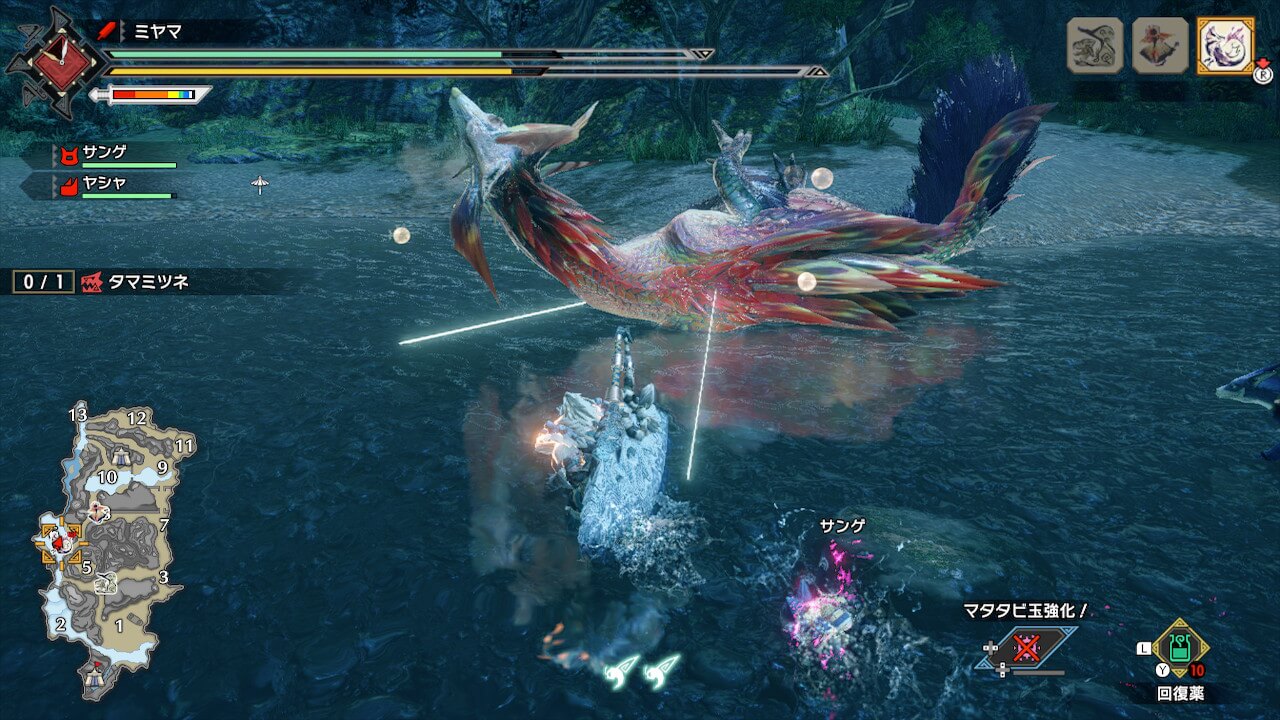
Task: Click the monster icon below area 10
Action: (98, 511)
